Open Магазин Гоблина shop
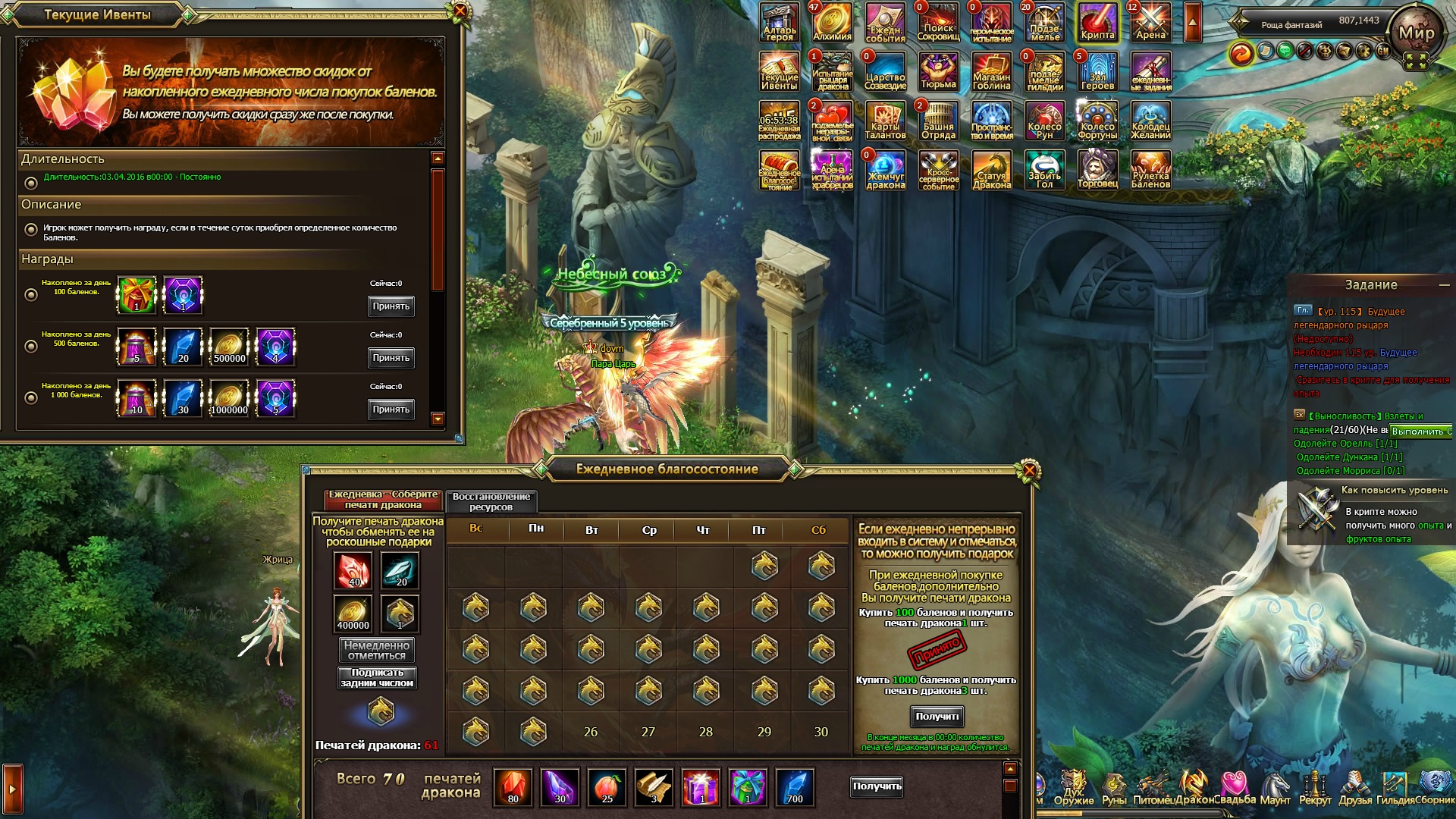Image resolution: width=1456 pixels, height=819 pixels. click(991, 72)
